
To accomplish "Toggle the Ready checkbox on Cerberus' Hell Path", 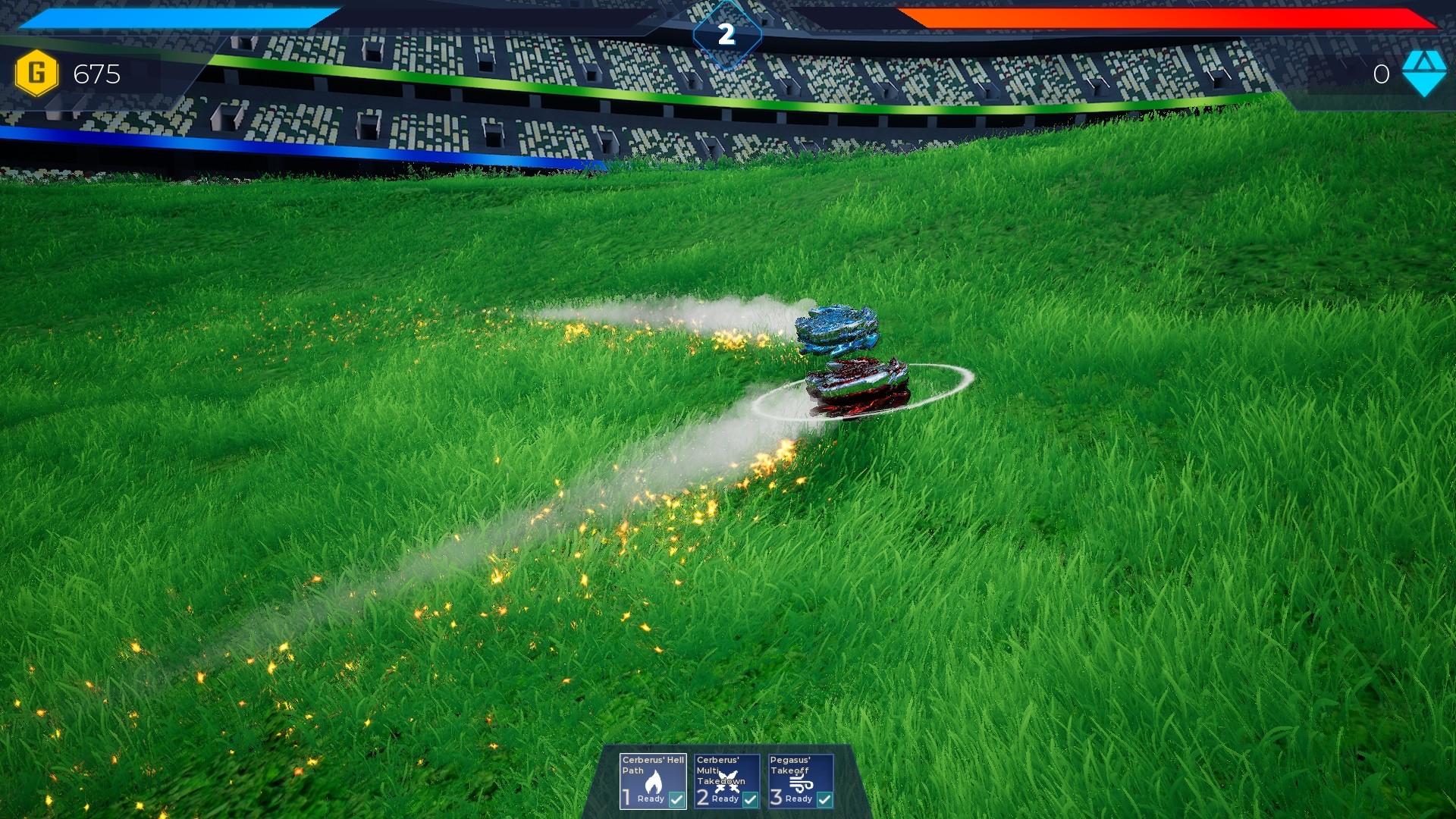I will (x=676, y=799).
